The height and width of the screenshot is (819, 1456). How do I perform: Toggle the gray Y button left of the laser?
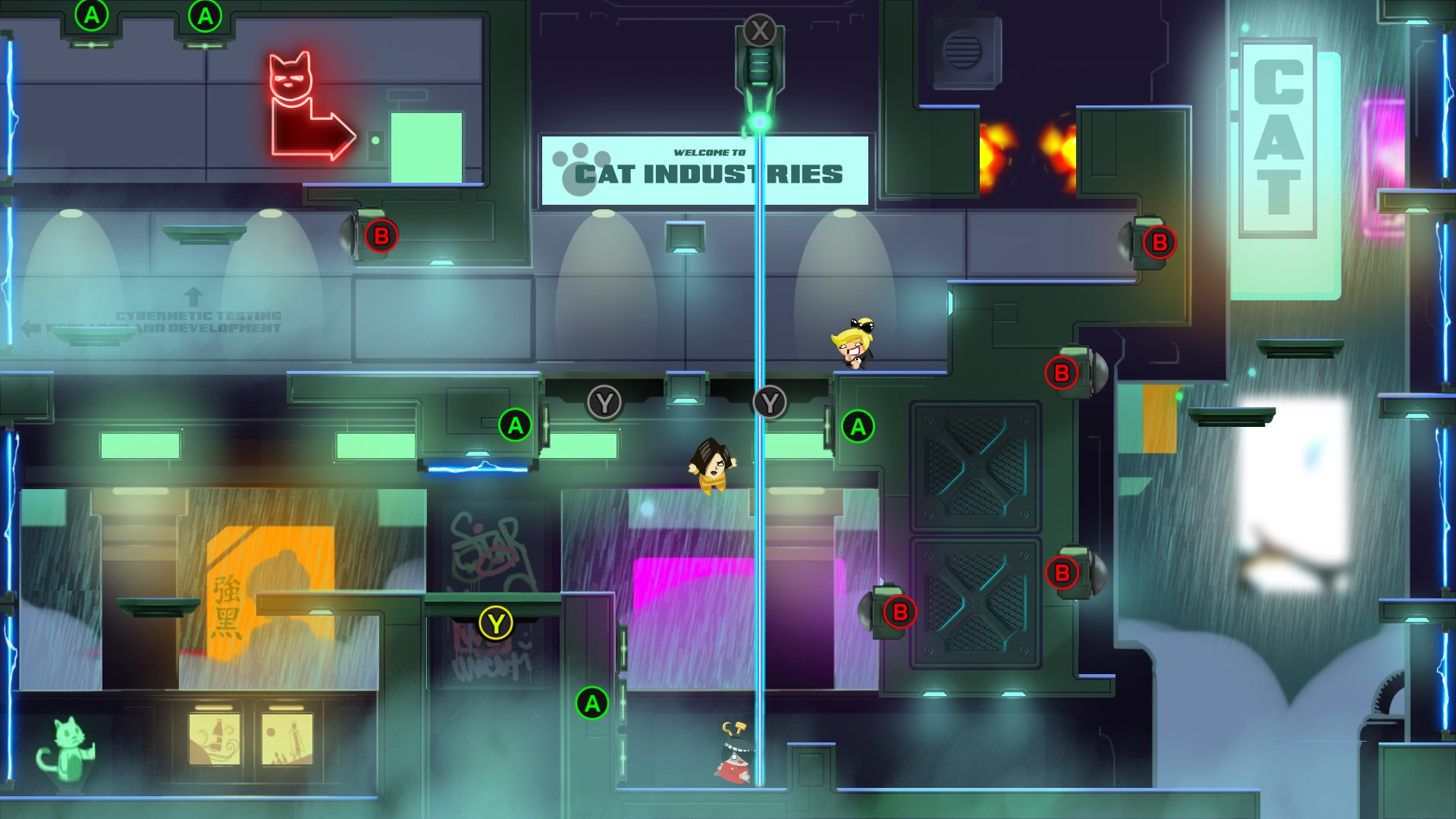[604, 403]
